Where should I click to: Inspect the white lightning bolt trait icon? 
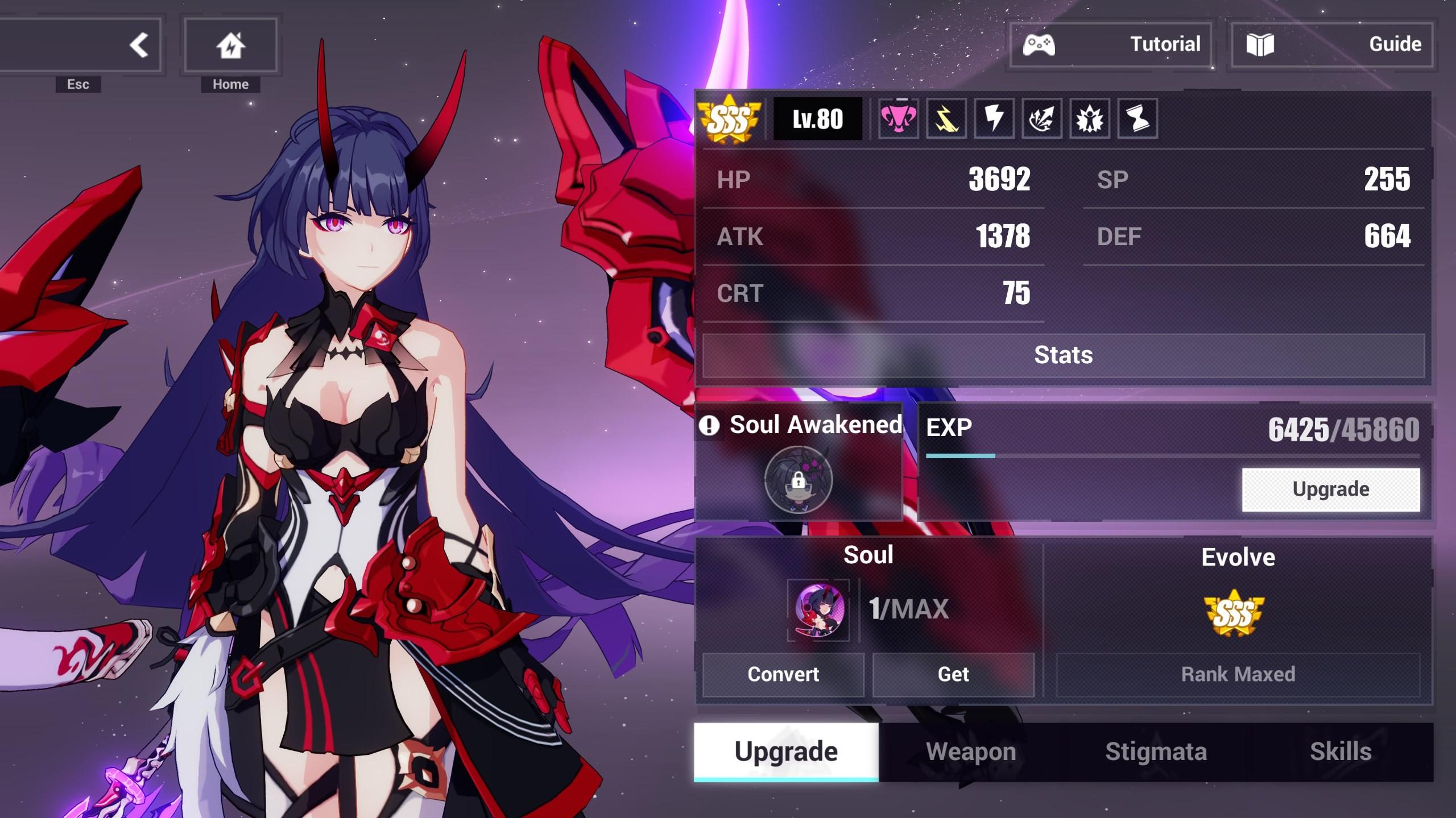pos(994,118)
